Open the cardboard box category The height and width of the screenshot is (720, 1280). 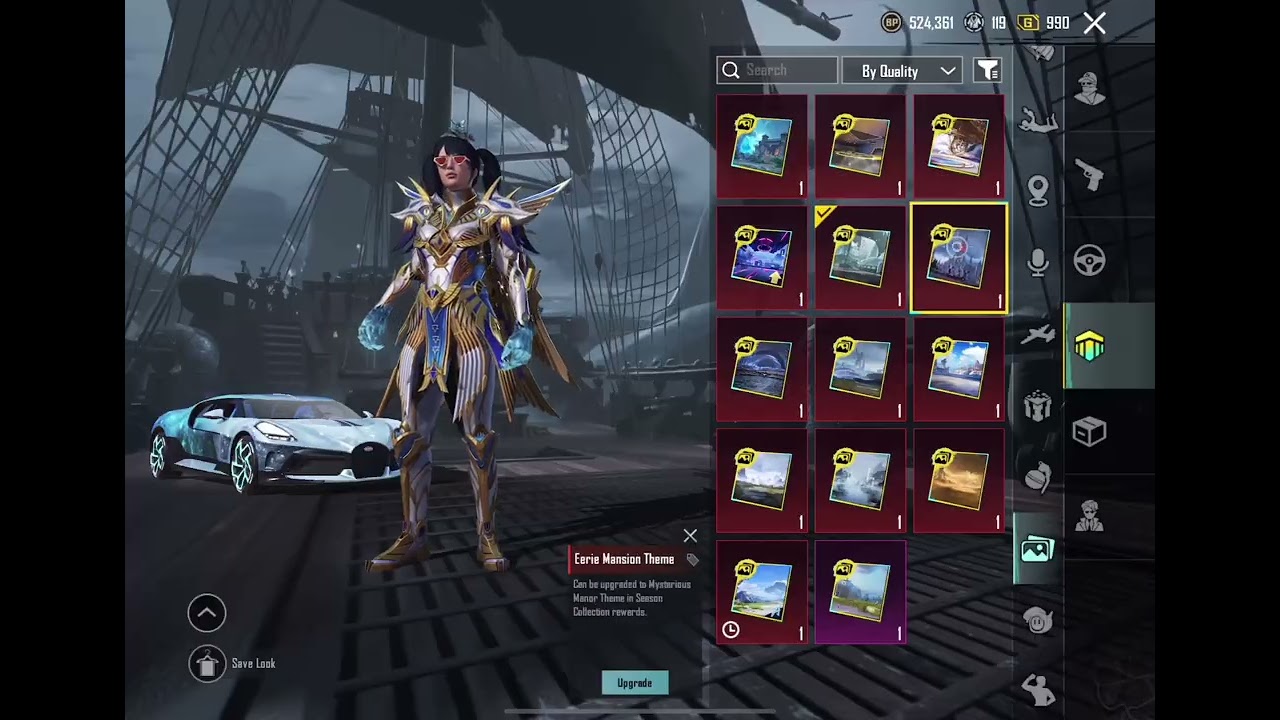click(1089, 431)
